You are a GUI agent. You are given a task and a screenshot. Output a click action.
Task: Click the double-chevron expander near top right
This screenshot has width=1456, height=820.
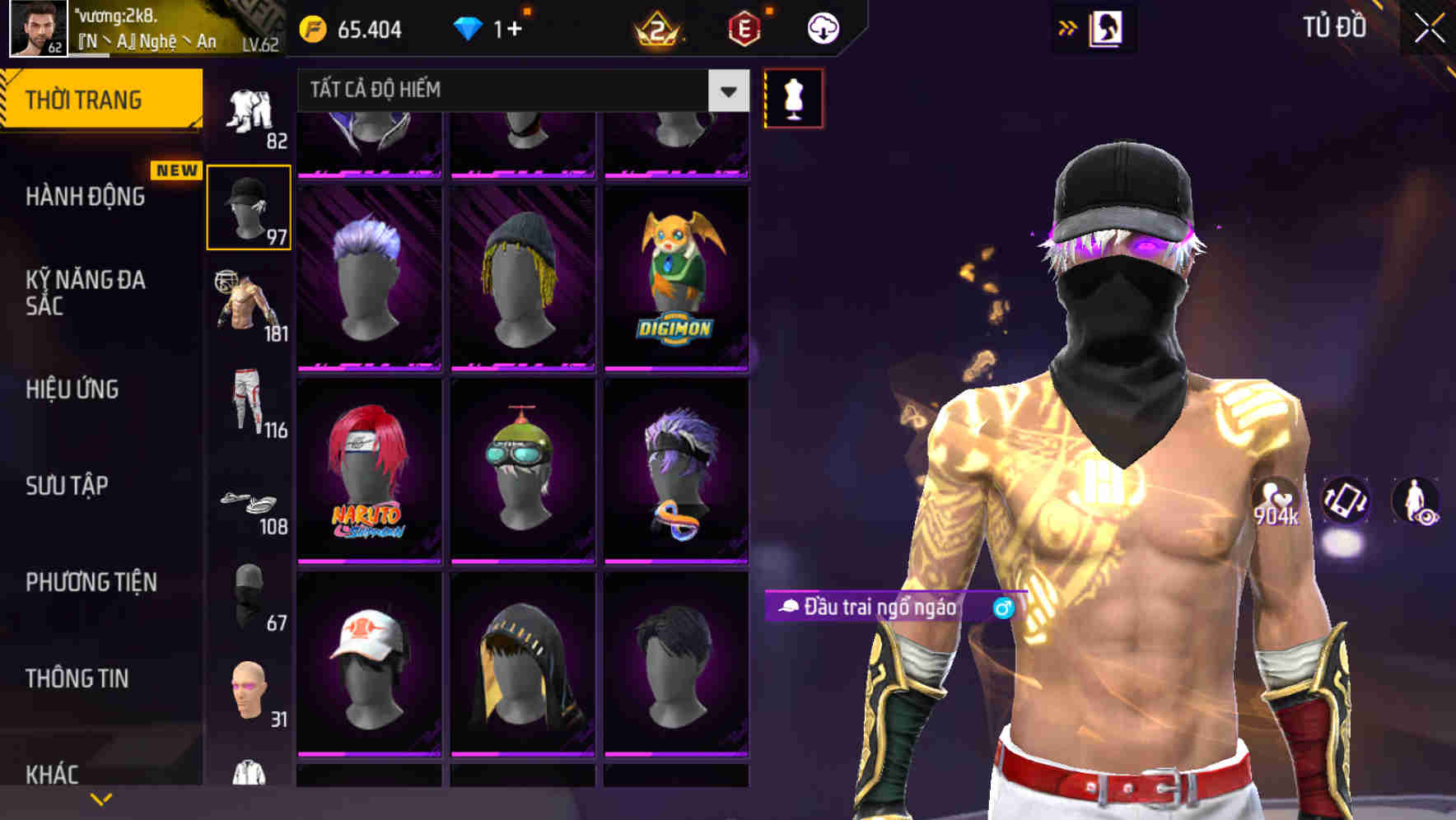[1067, 27]
